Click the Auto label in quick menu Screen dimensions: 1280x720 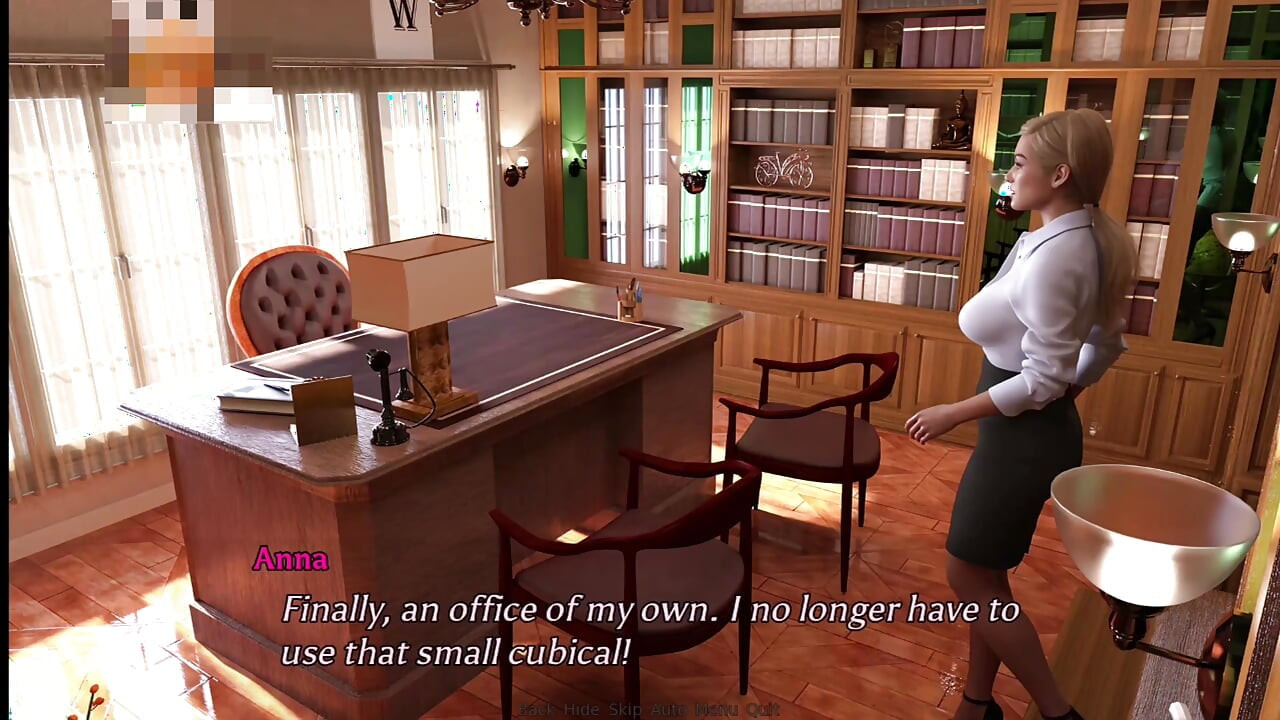click(x=668, y=710)
